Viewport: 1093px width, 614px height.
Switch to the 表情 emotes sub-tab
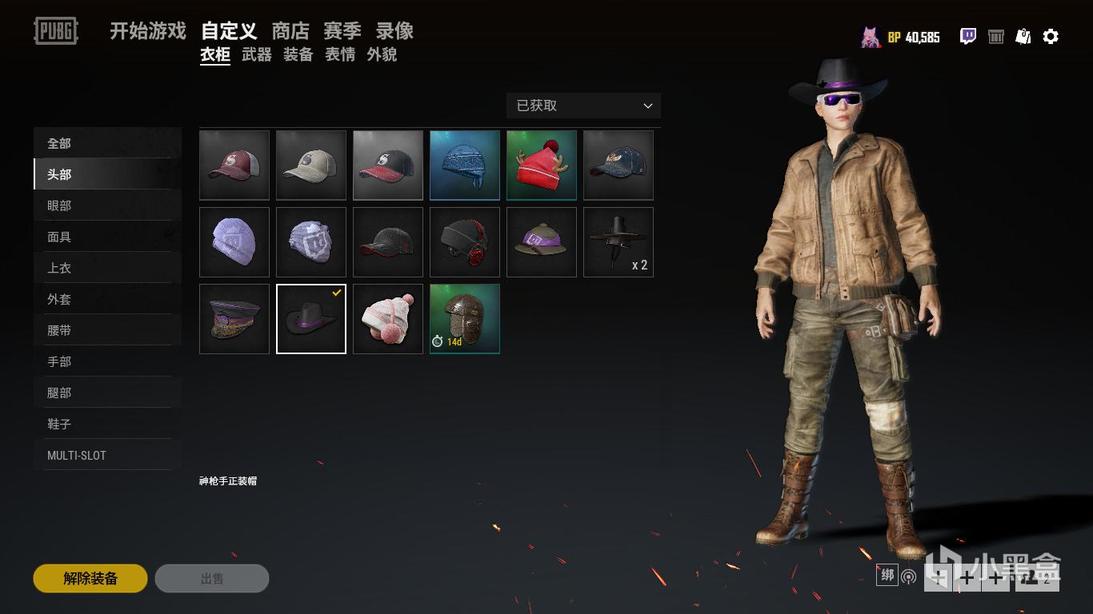tap(340, 55)
